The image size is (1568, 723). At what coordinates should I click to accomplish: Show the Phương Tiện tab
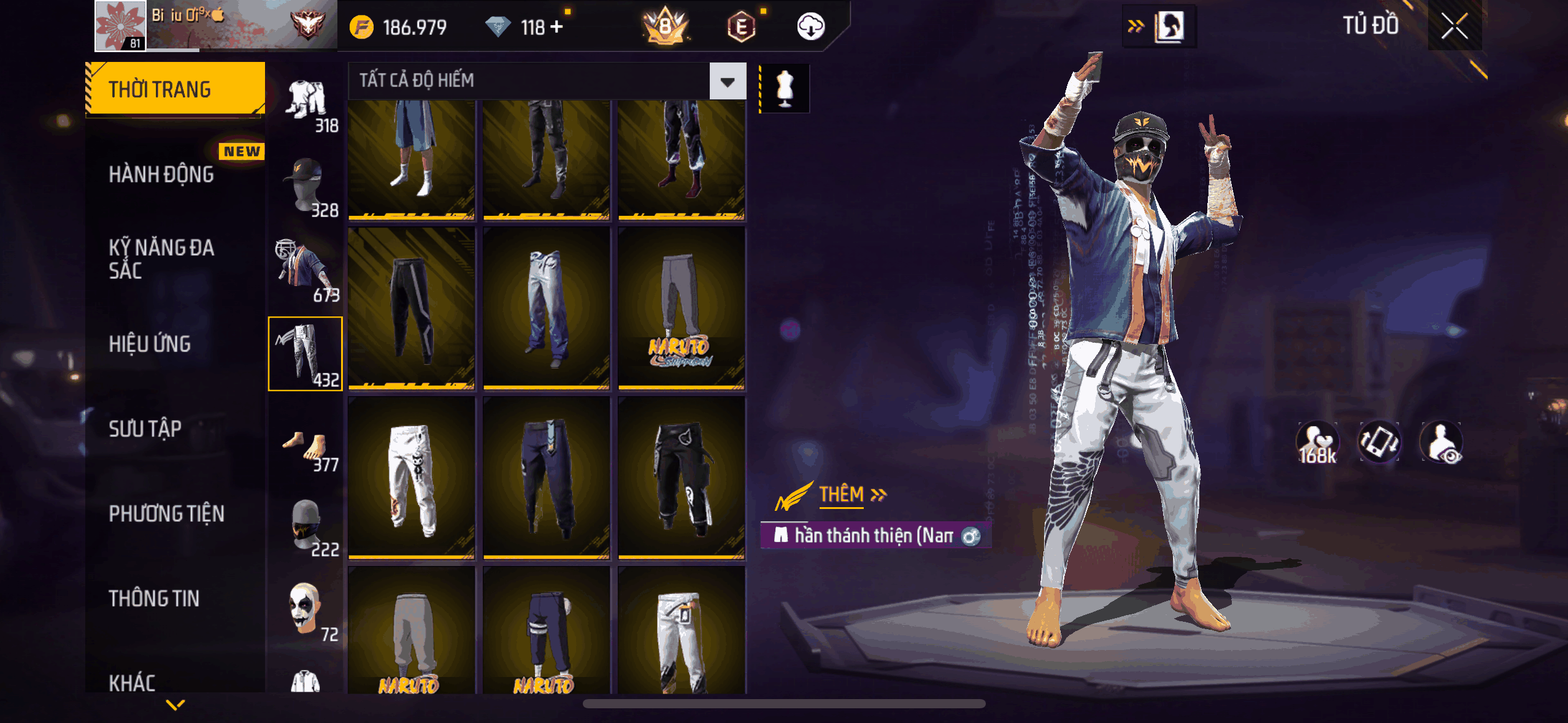(166, 513)
